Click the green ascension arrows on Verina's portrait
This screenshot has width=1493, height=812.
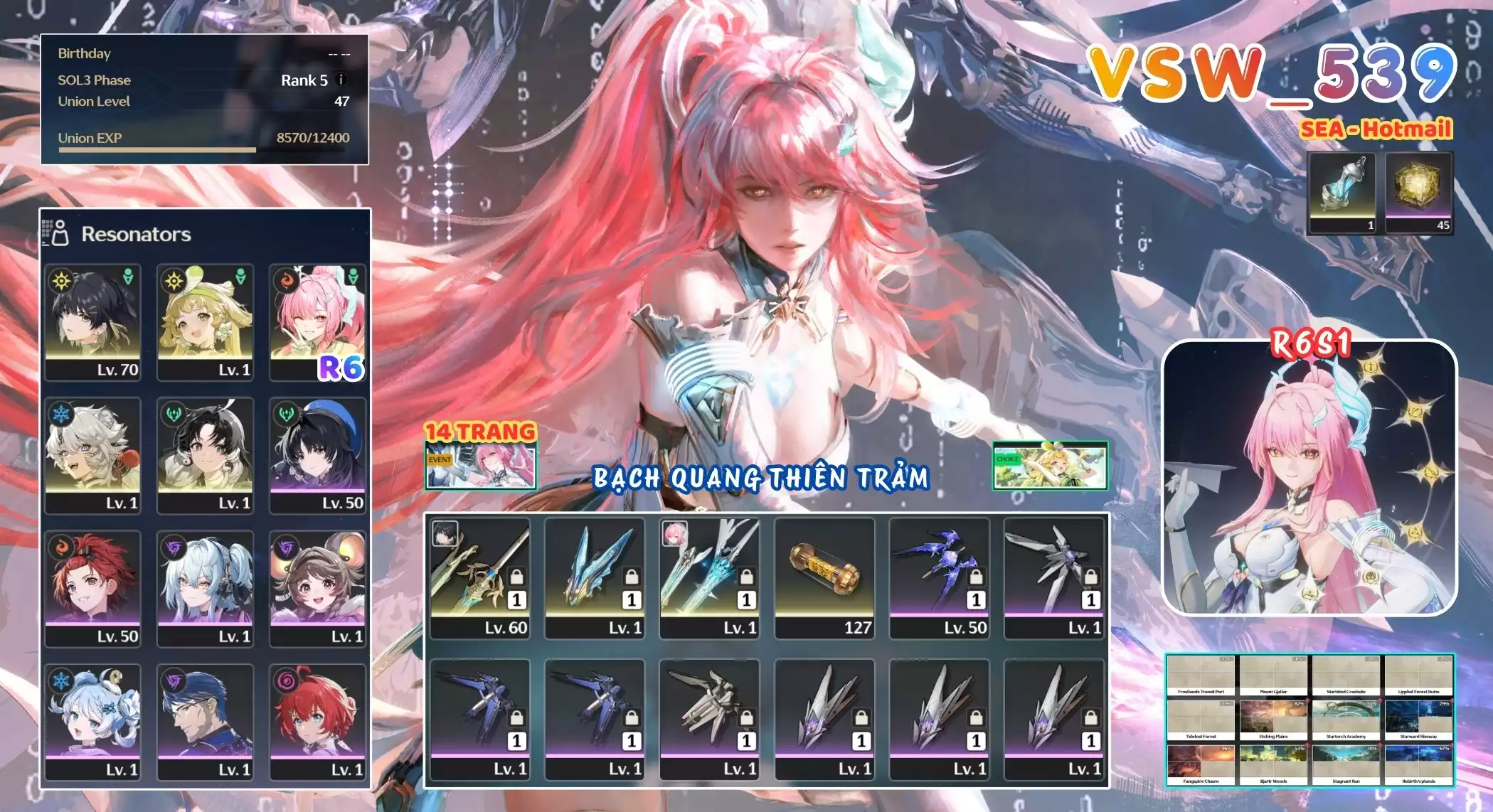(x=240, y=276)
